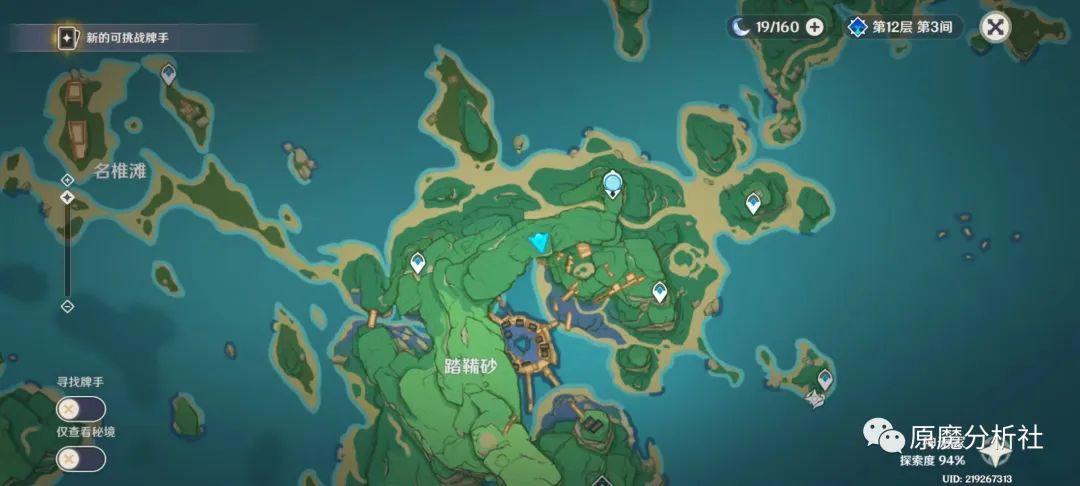Image resolution: width=1080 pixels, height=486 pixels.
Task: Toggle the 仅查看秘境 switch
Action: (81, 459)
